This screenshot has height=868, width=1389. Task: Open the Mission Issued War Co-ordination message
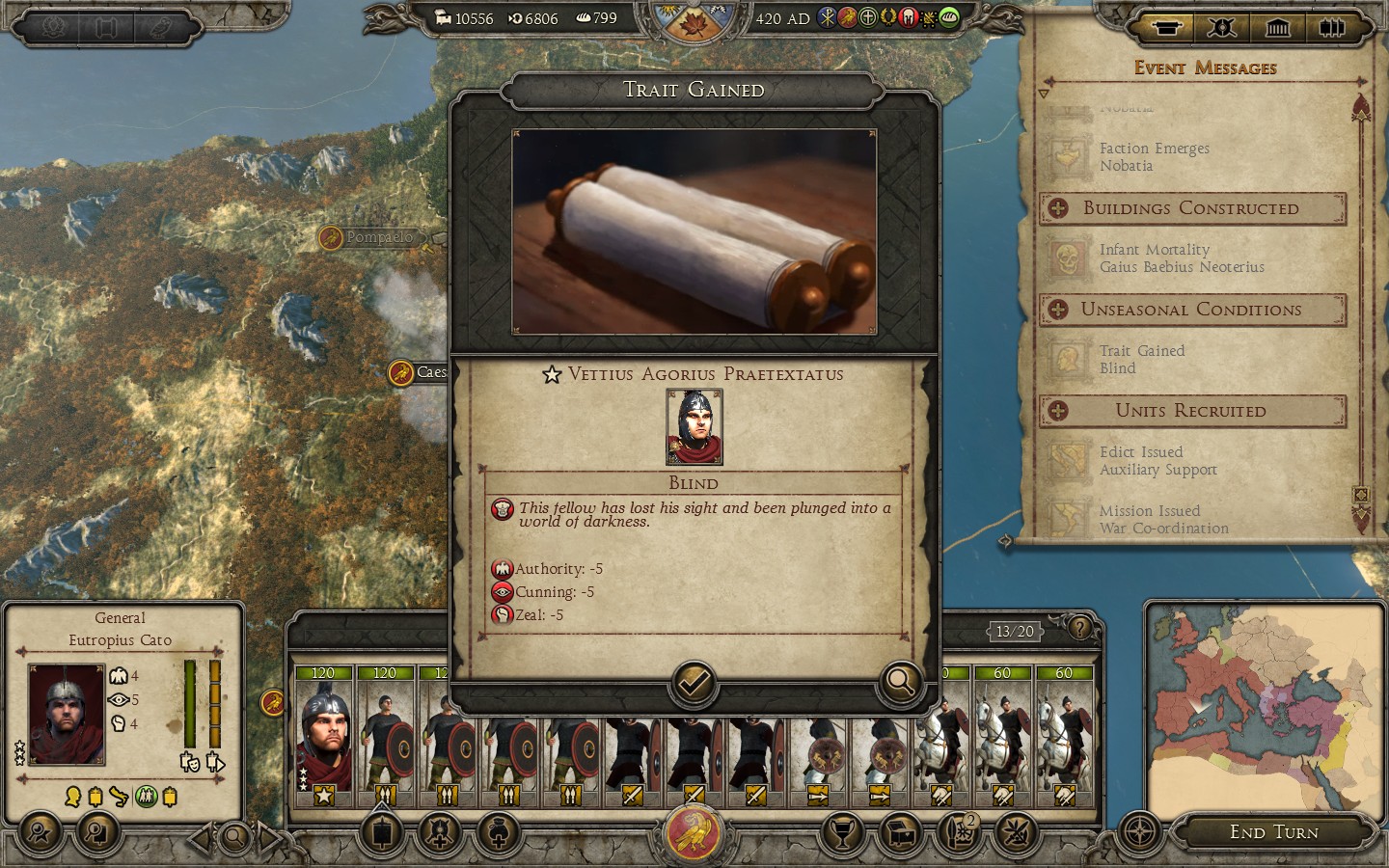[x=1162, y=520]
